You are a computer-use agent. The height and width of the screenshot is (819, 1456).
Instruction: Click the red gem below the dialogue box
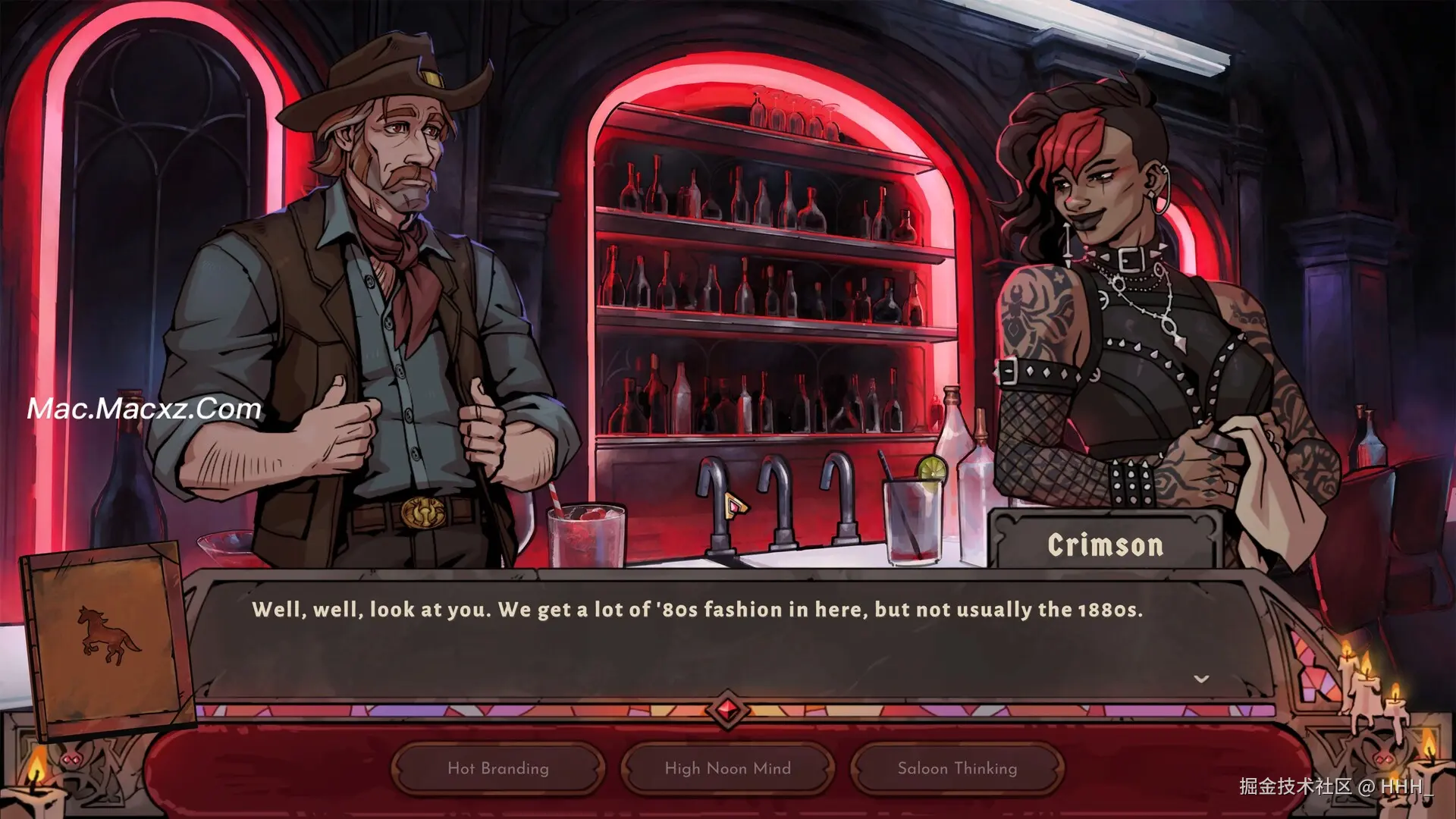click(x=727, y=711)
